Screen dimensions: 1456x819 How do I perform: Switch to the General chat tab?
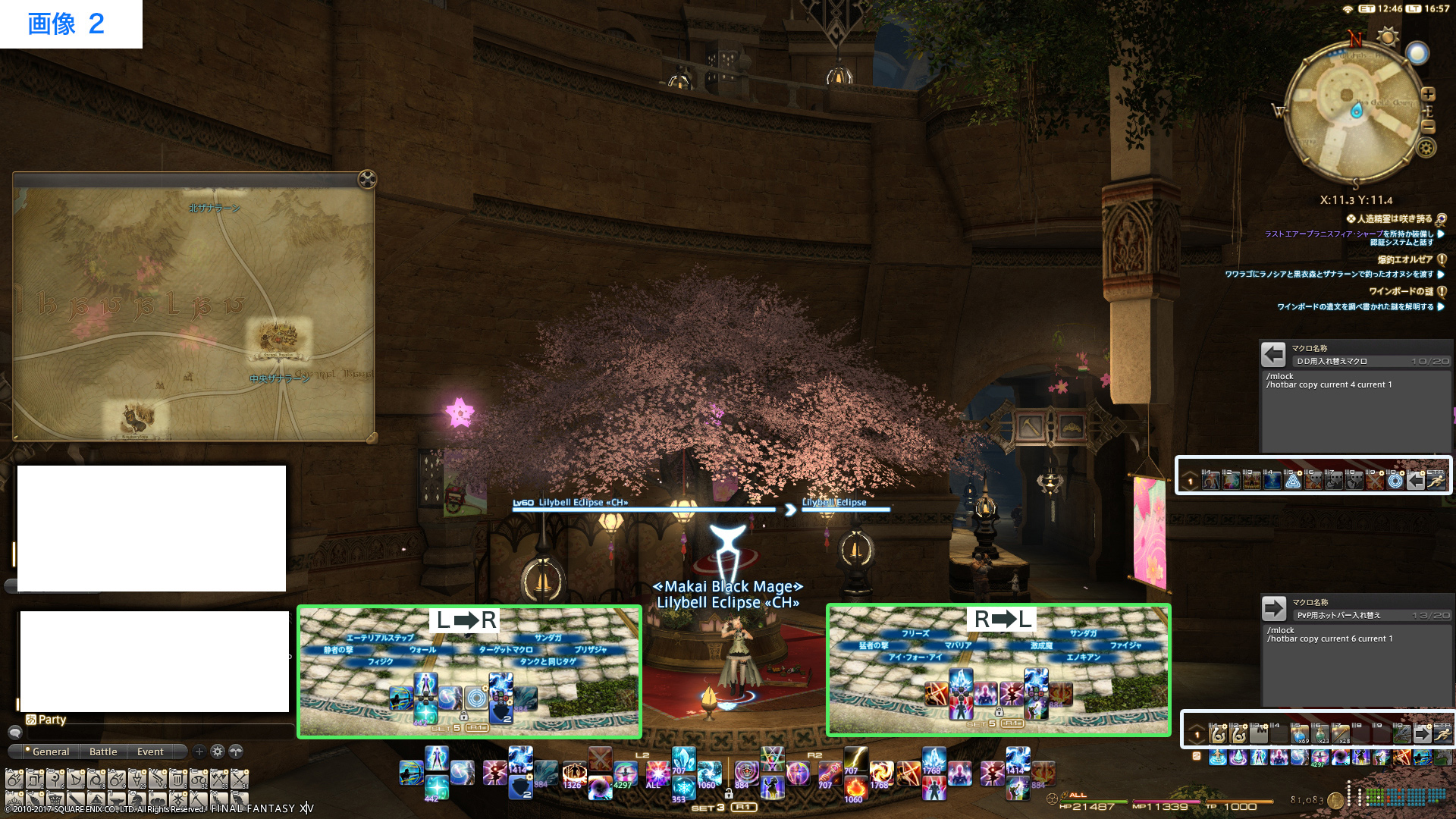[x=50, y=752]
